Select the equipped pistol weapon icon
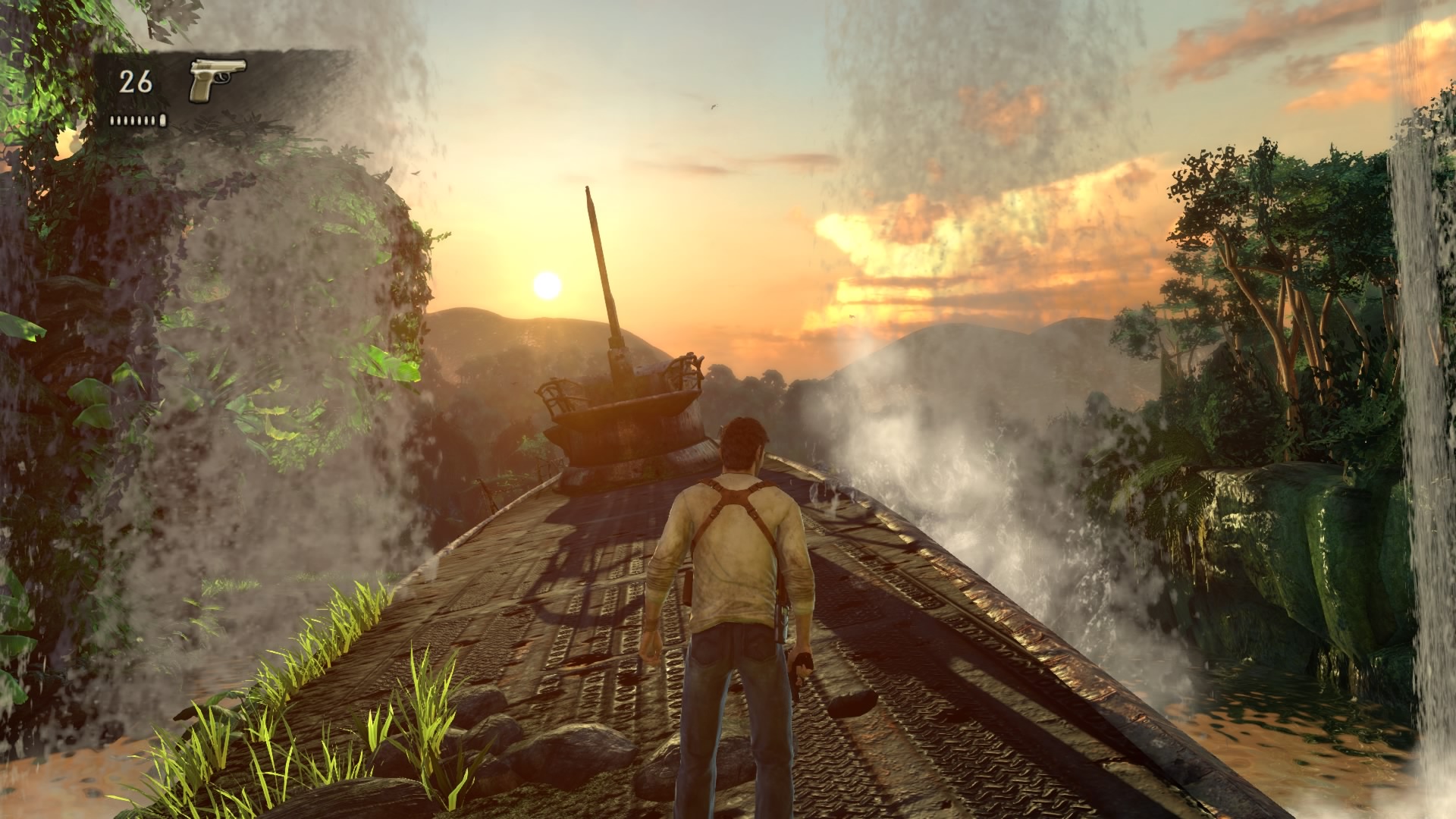Screen dimensions: 1456x819 217,79
